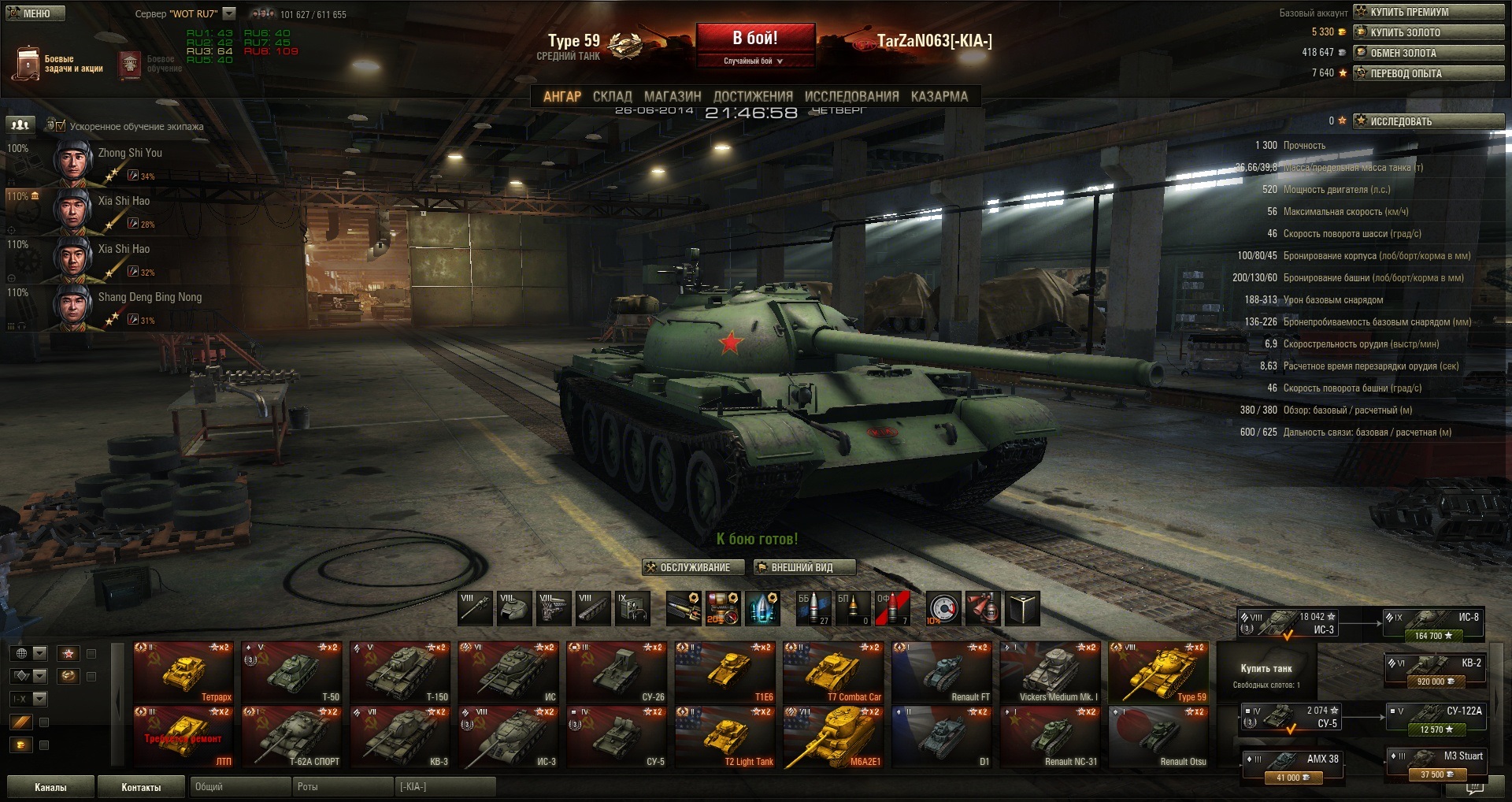Viewport: 1512px width, 802px height.
Task: Open the Каналы chat channels
Action: tap(50, 787)
